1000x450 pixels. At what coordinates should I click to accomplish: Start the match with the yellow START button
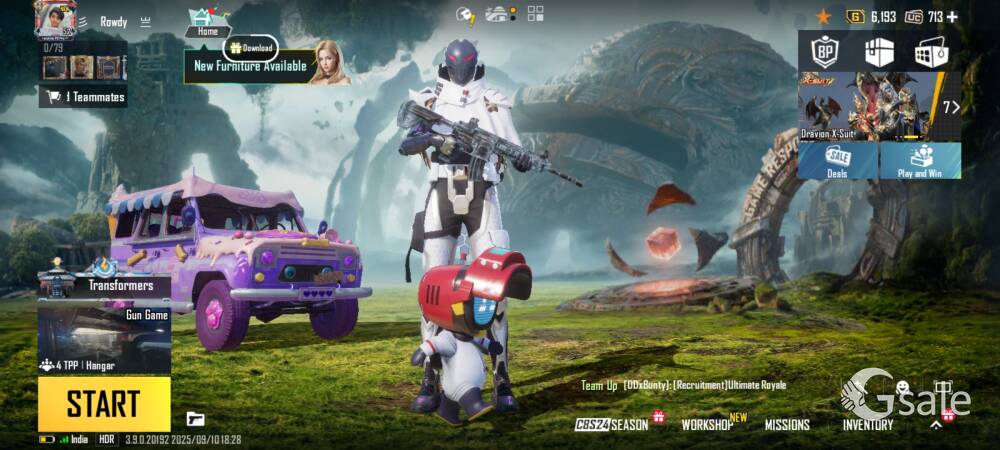coord(104,403)
